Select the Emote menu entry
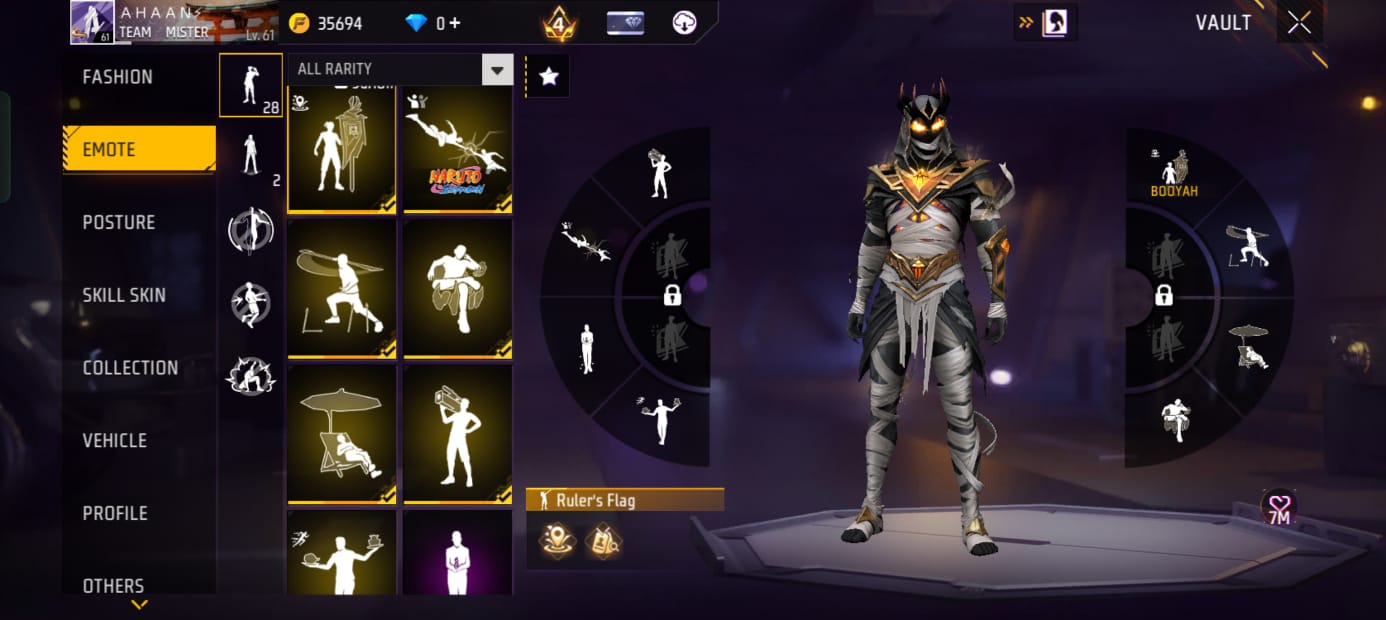1386x620 pixels. click(139, 150)
